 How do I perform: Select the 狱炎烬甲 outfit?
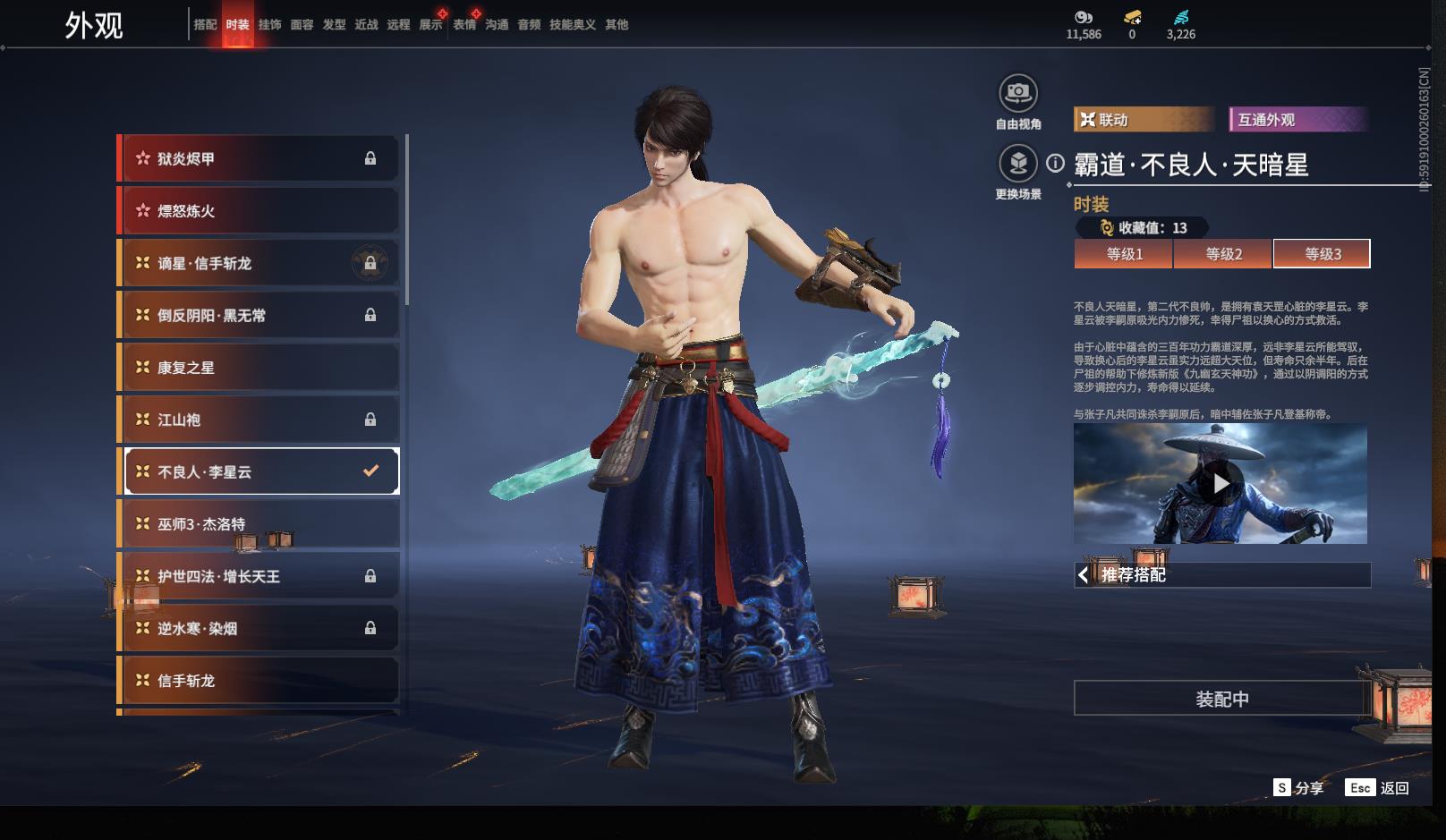coord(259,159)
